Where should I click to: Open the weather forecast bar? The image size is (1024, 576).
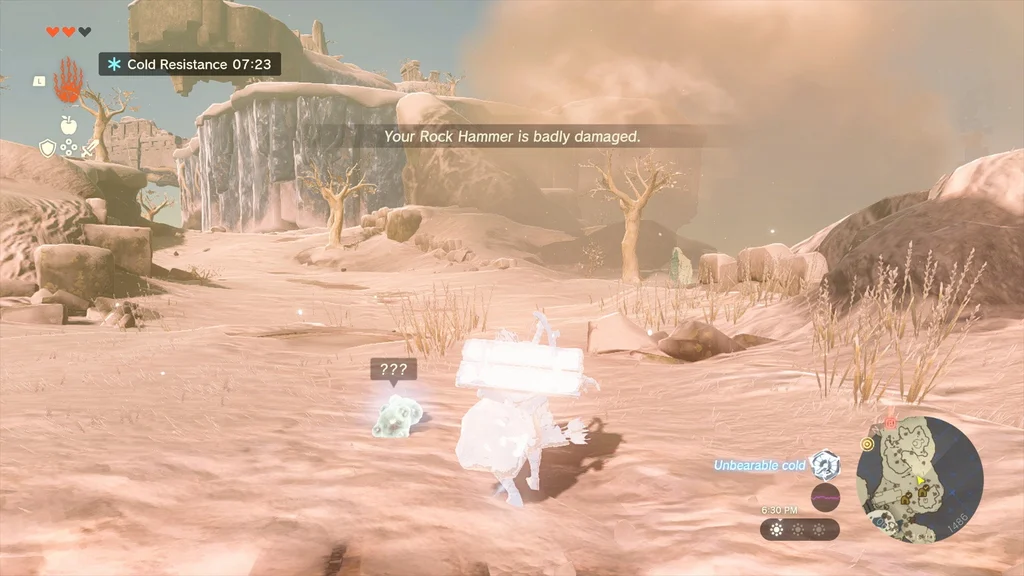coord(799,529)
